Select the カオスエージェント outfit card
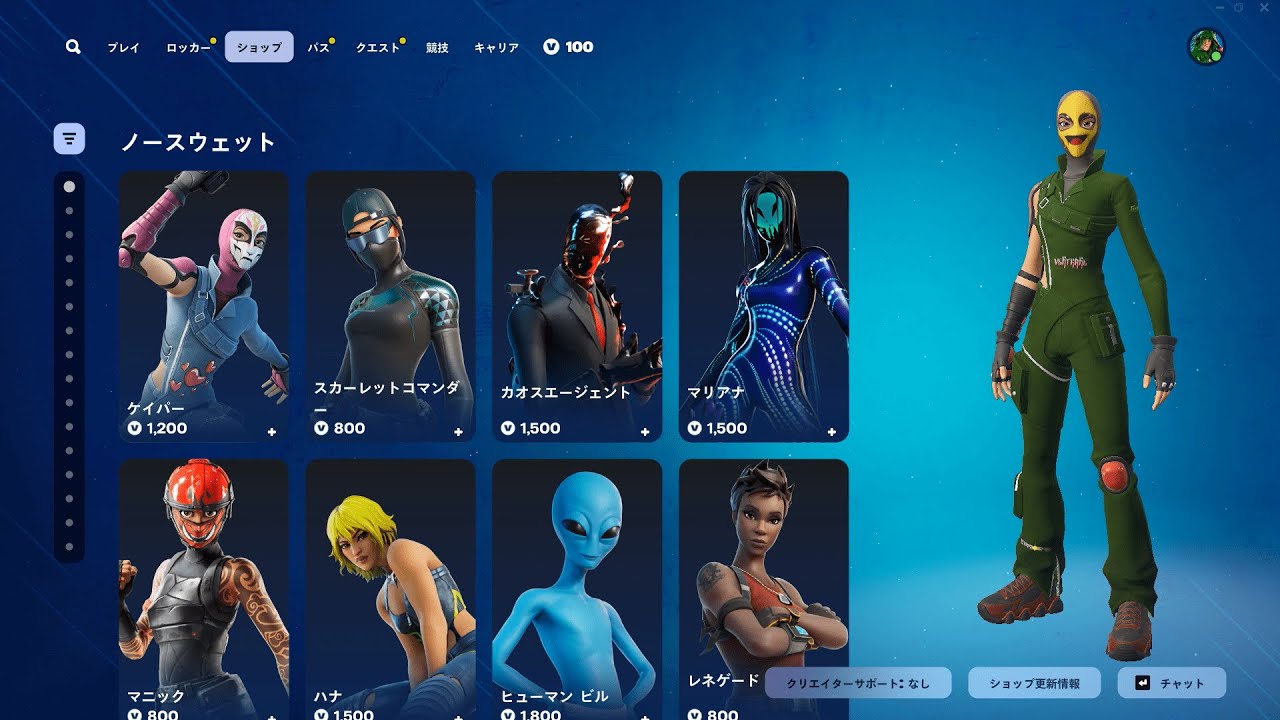Screen dimensions: 1280x720 577,306
